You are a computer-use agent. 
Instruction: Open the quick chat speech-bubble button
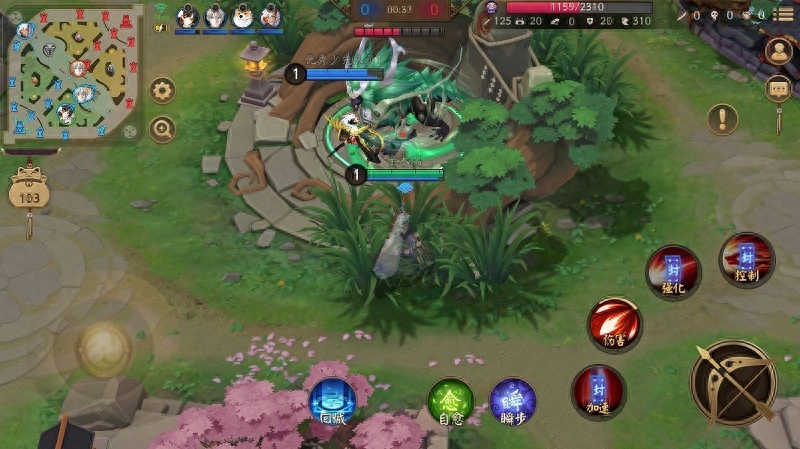click(x=778, y=90)
